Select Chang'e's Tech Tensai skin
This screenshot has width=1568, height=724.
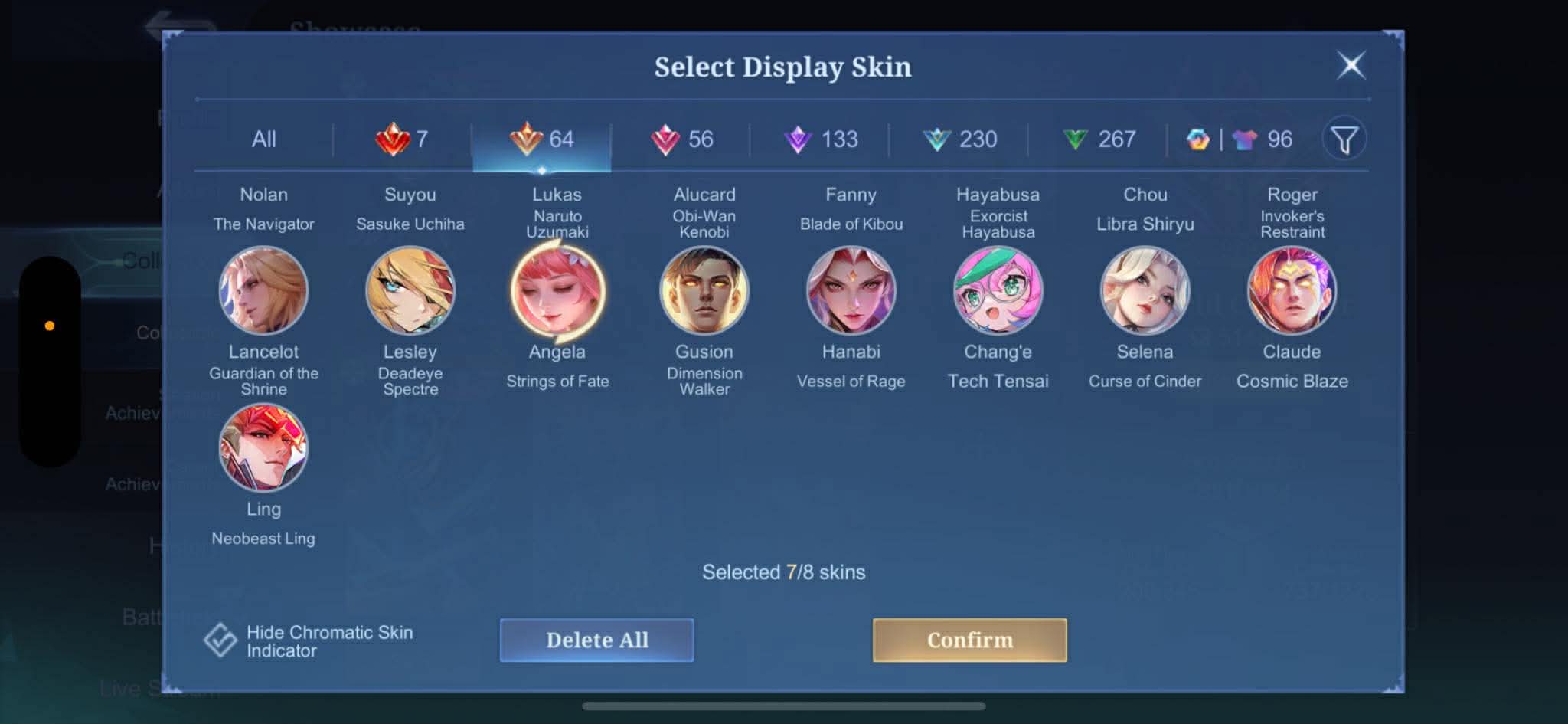[998, 290]
